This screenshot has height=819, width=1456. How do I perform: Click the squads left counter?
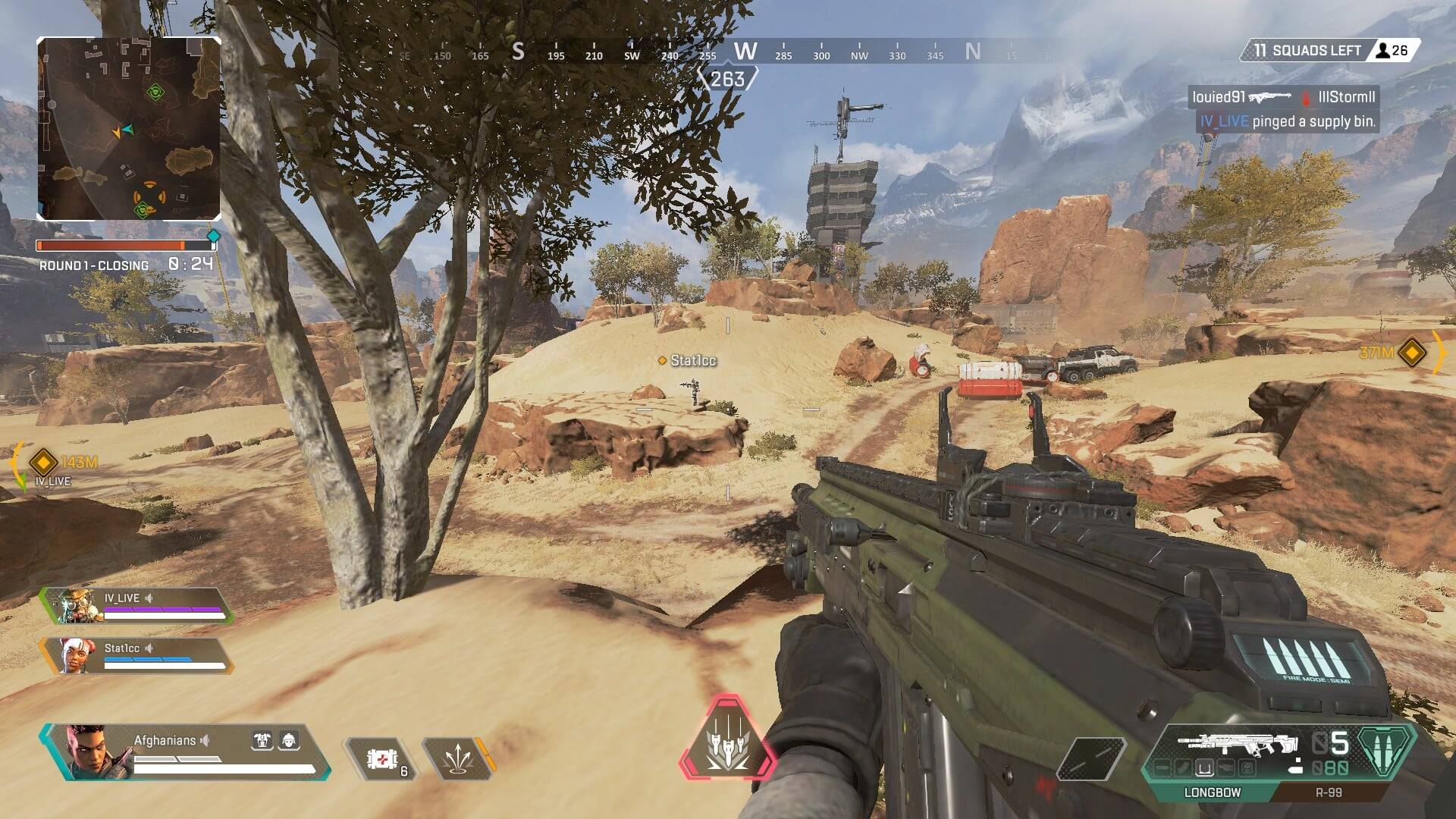point(1329,51)
